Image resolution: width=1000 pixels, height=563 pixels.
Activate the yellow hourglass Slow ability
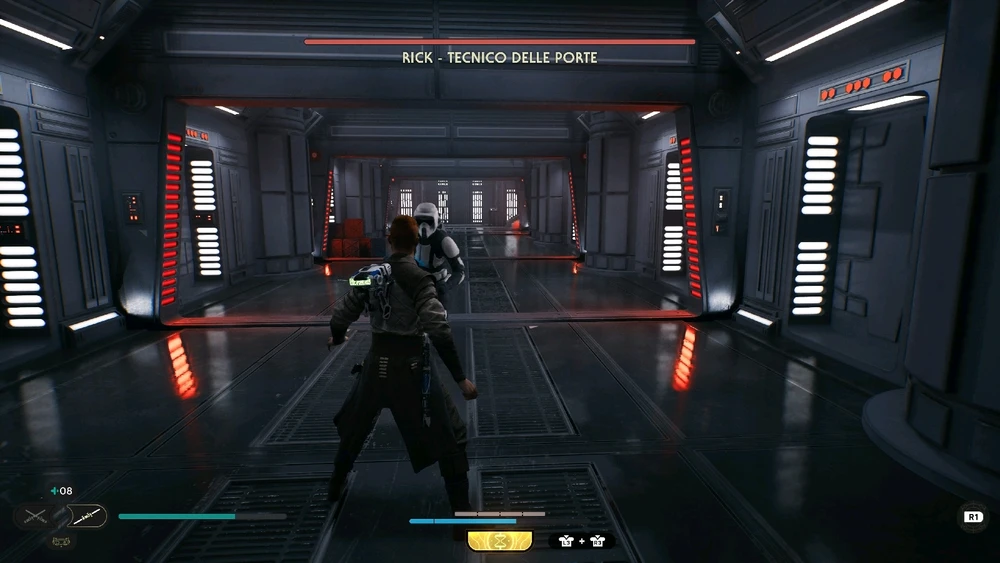point(500,541)
